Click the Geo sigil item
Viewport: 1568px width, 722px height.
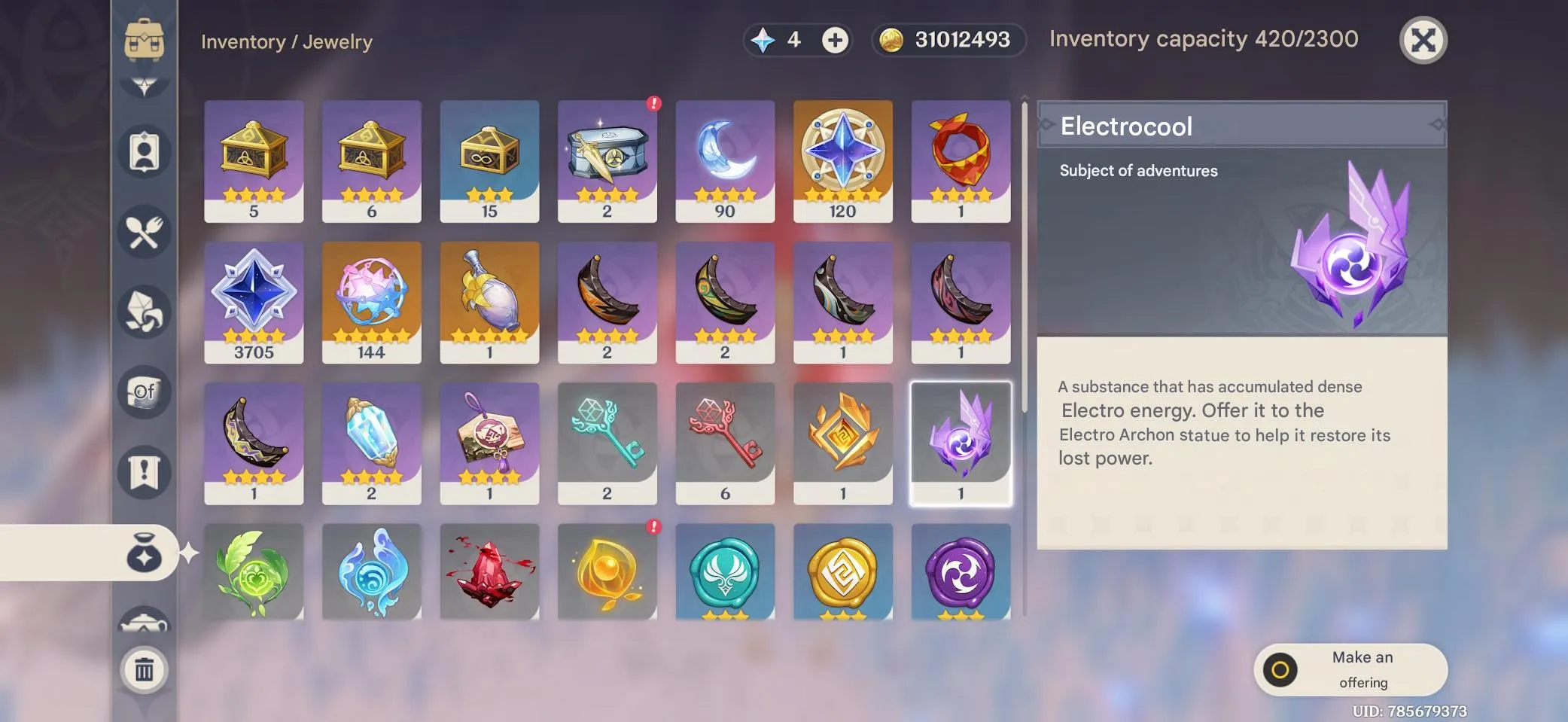(843, 572)
